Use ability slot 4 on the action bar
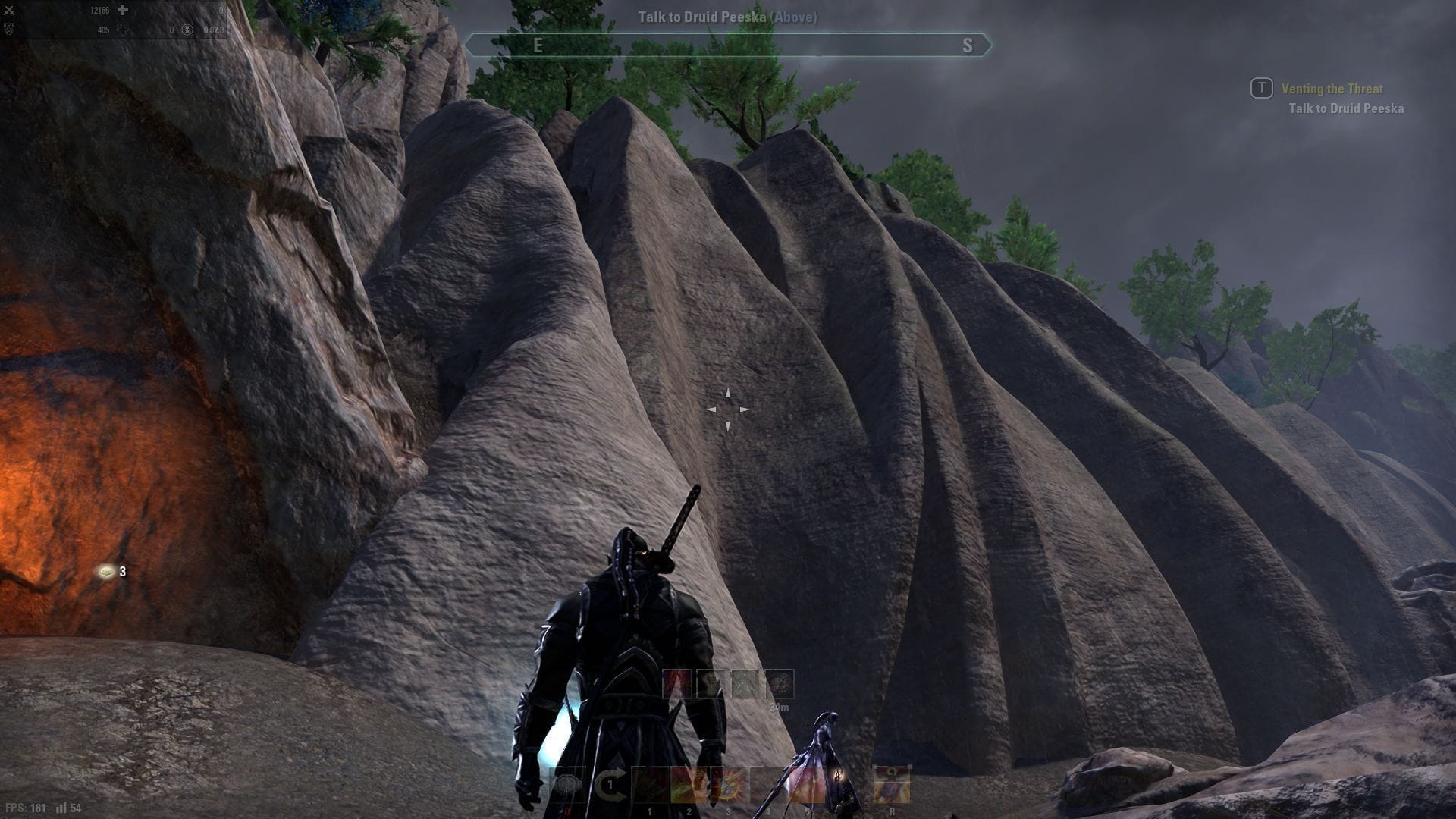1456x819 pixels. click(x=770, y=785)
